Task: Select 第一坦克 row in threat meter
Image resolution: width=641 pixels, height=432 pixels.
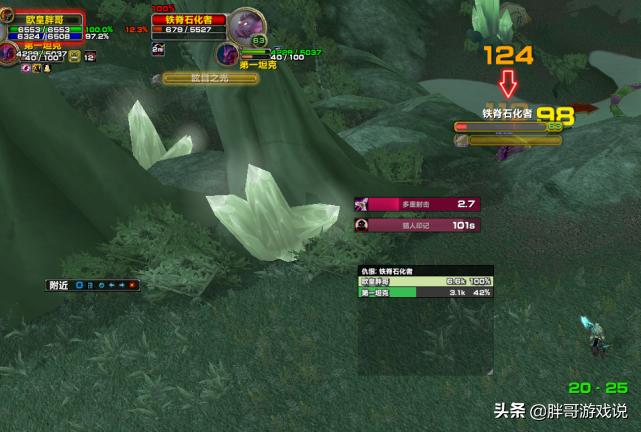Action: [426, 293]
